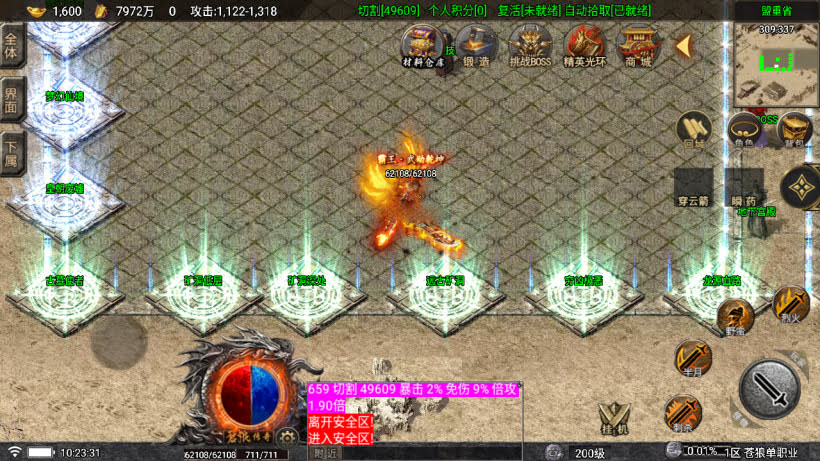
Task: Open the 锻造 forging menu
Action: click(x=477, y=45)
